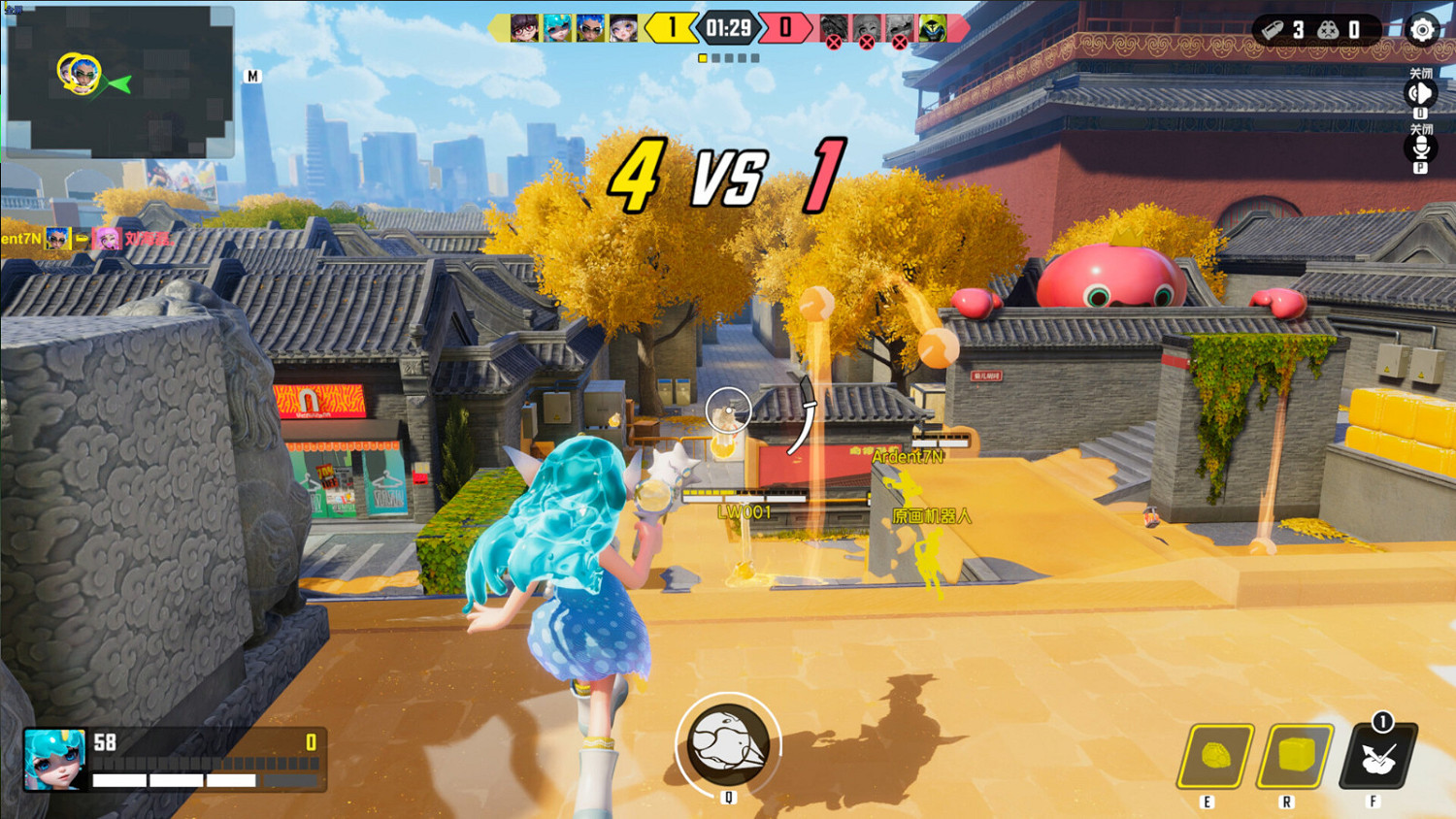Click the yellow round progress dot under timer
Screen dimensions: 1456x819
coord(705,58)
